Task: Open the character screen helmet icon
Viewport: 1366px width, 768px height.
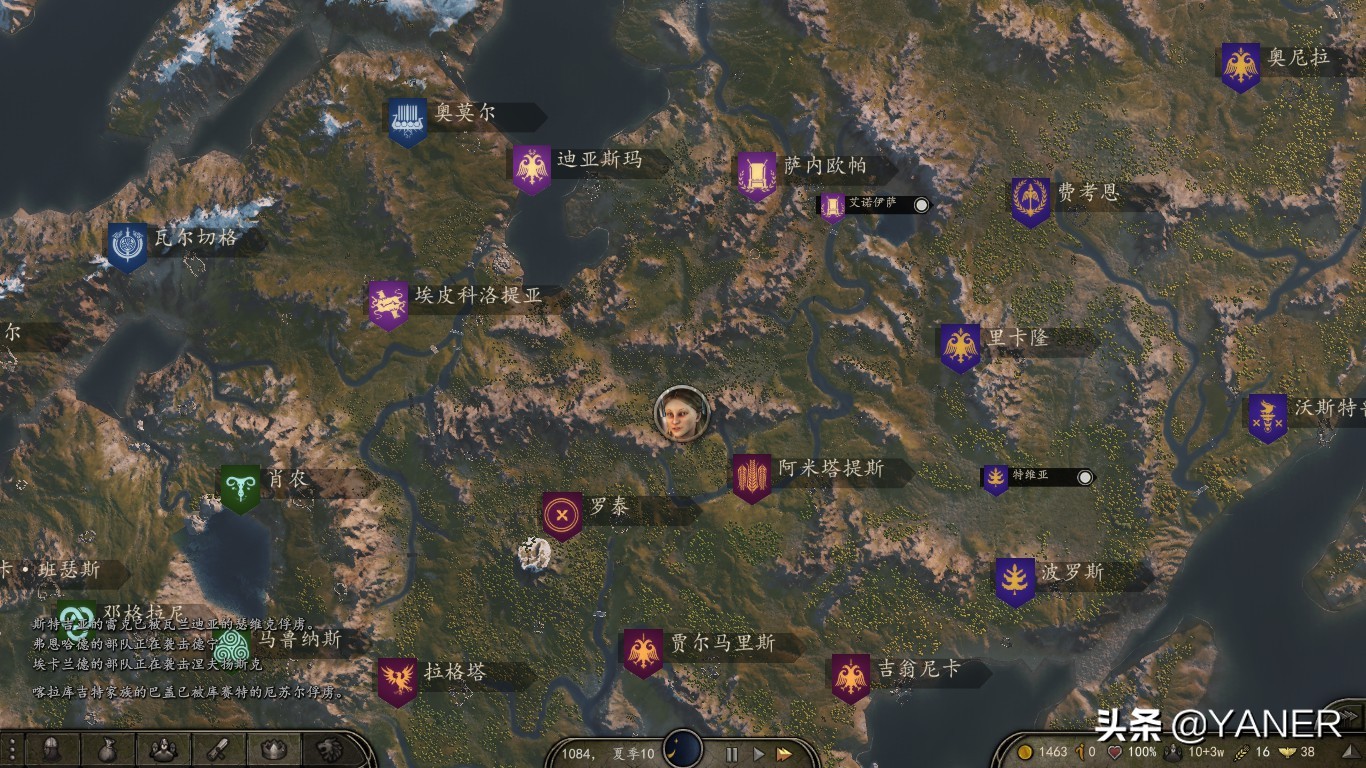Action: (50, 749)
